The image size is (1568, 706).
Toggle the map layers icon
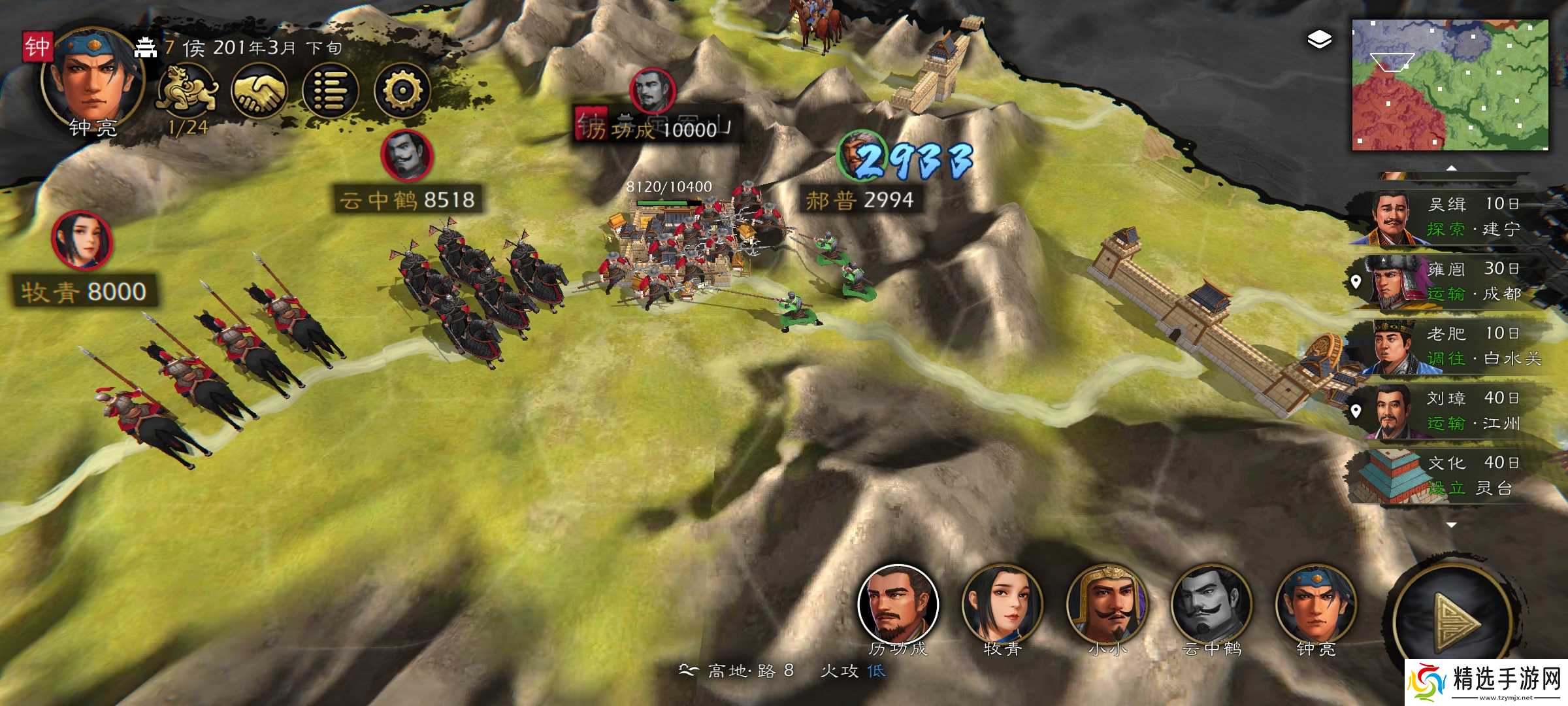[x=1319, y=40]
